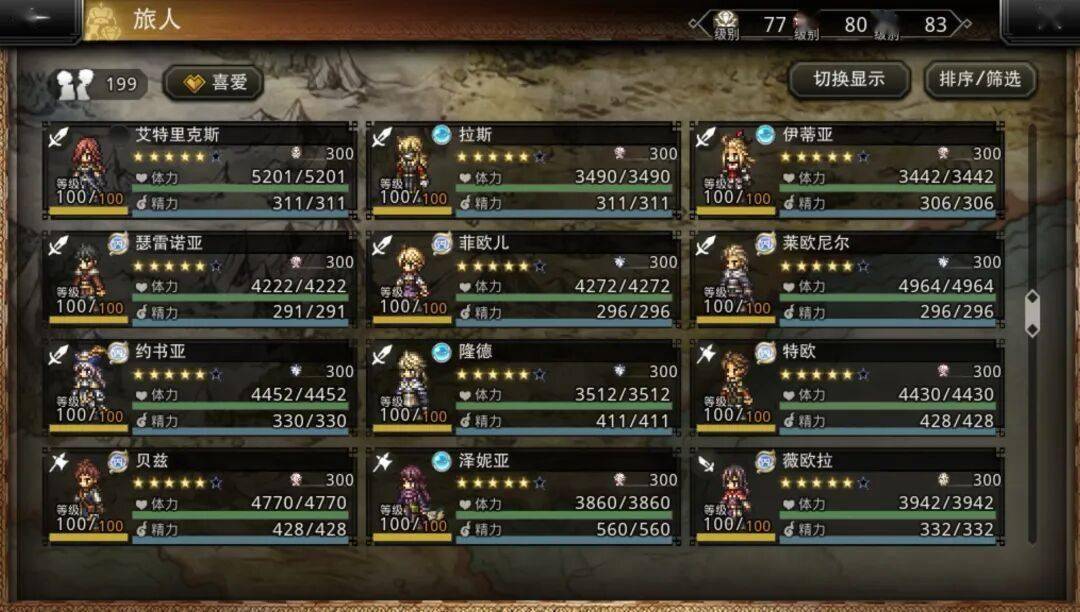Select traveler 艾特里克斯
This screenshot has height=612, width=1080.
click(200, 169)
